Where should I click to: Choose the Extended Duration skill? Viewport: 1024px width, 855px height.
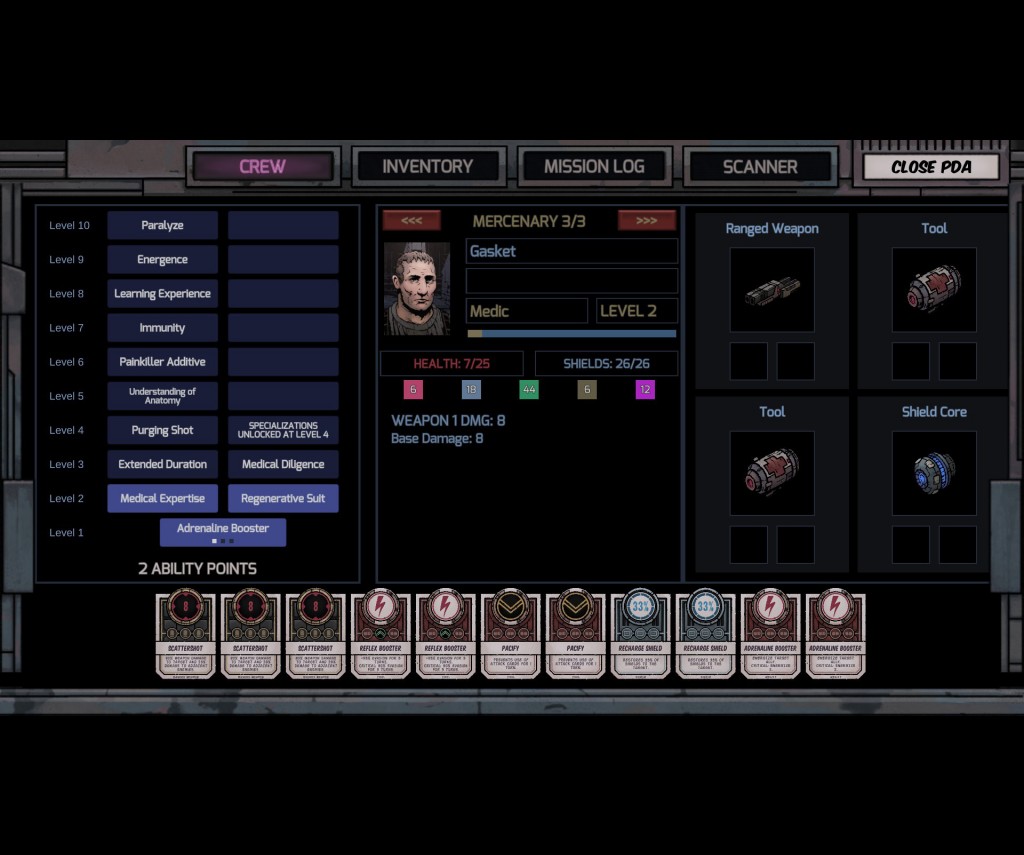(x=162, y=464)
